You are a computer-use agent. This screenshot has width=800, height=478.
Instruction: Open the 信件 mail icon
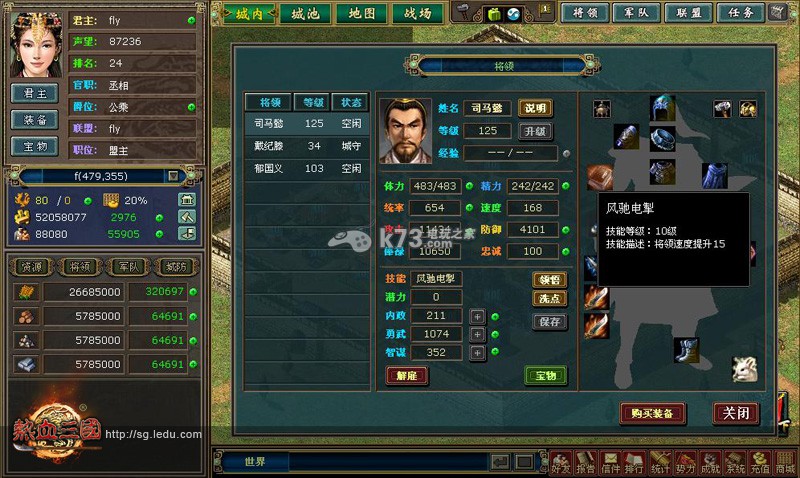[610, 463]
